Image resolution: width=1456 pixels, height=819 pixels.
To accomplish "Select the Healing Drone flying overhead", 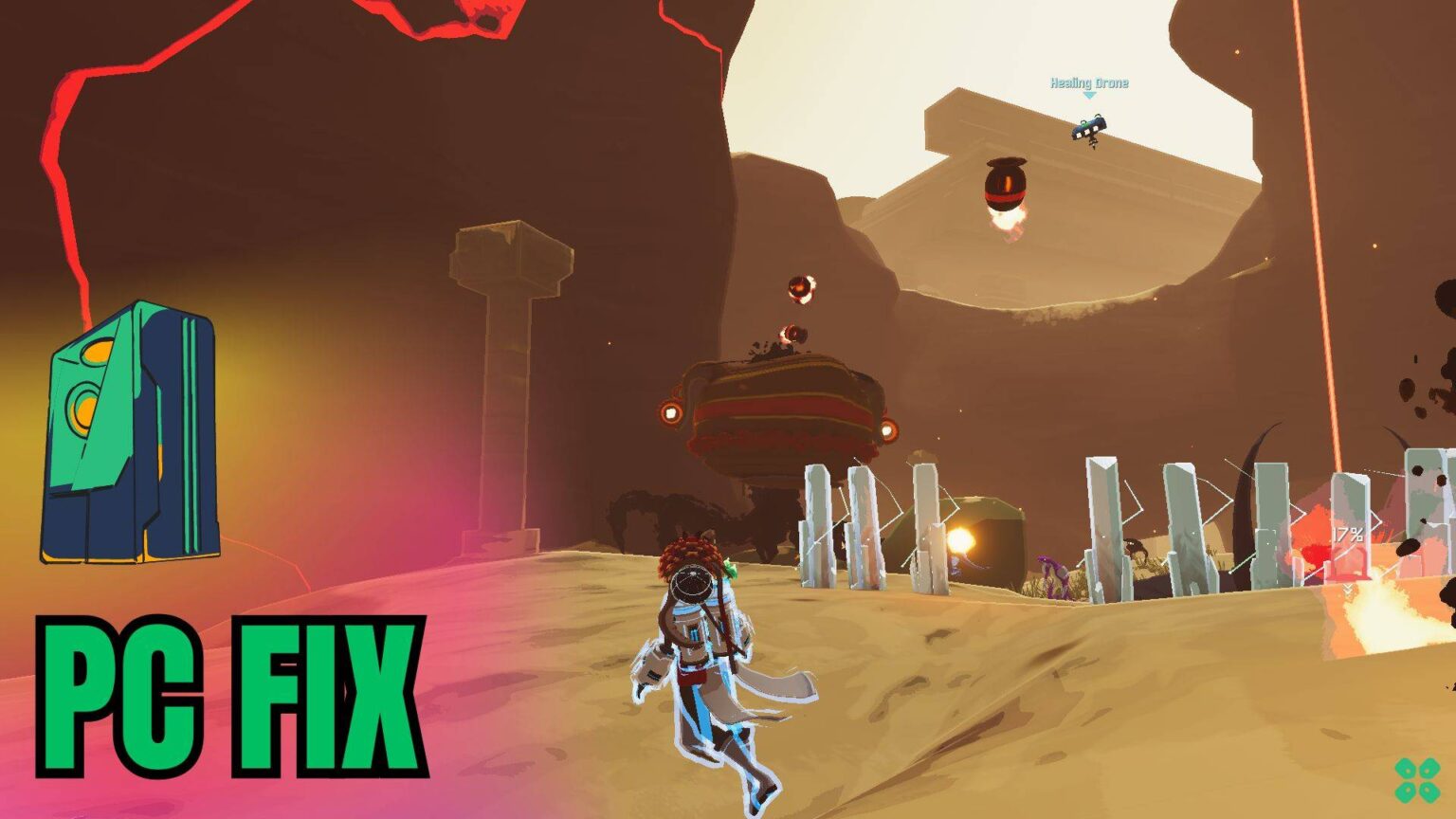I will coord(1088,130).
